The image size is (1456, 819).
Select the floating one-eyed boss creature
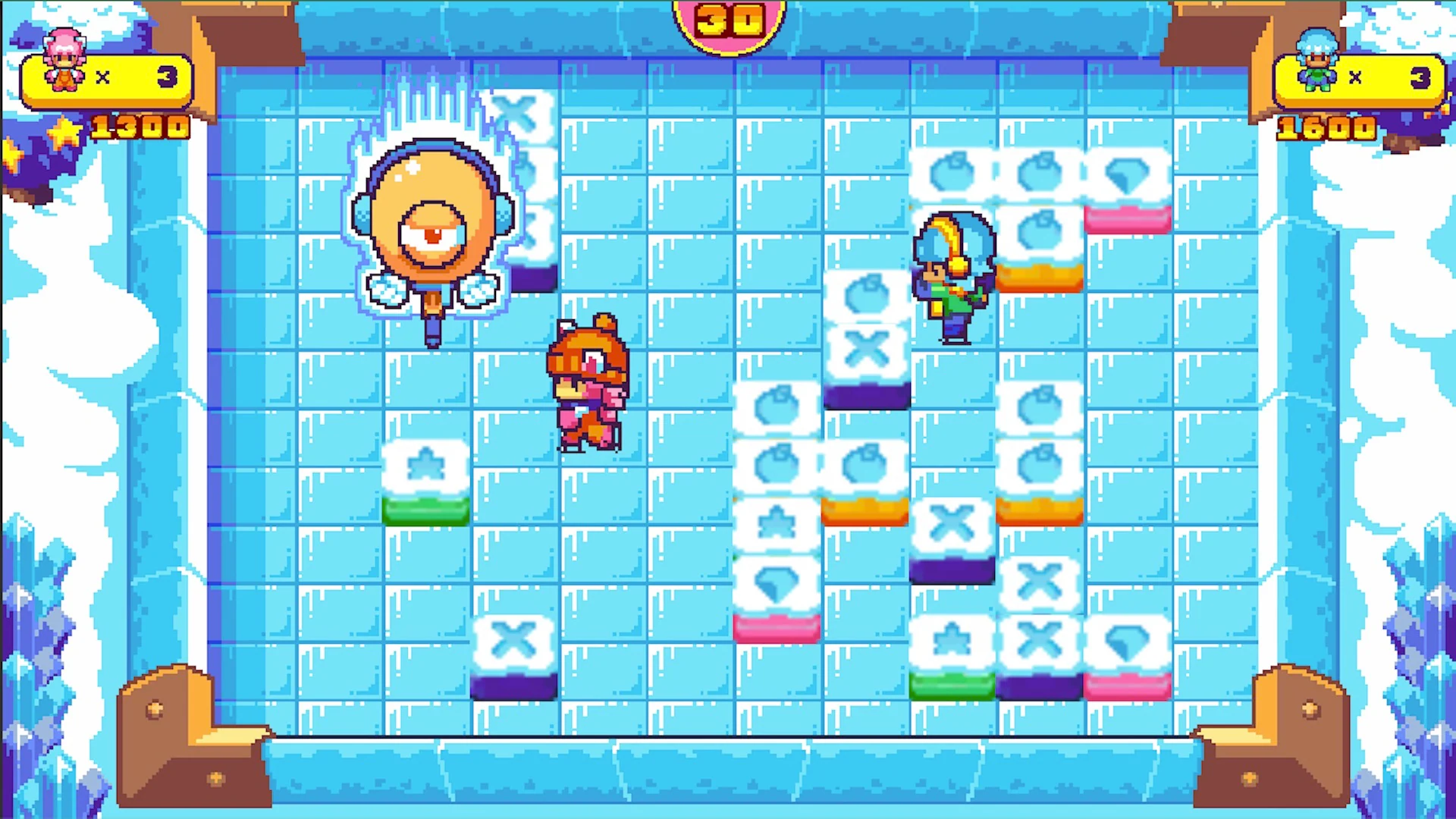click(432, 227)
